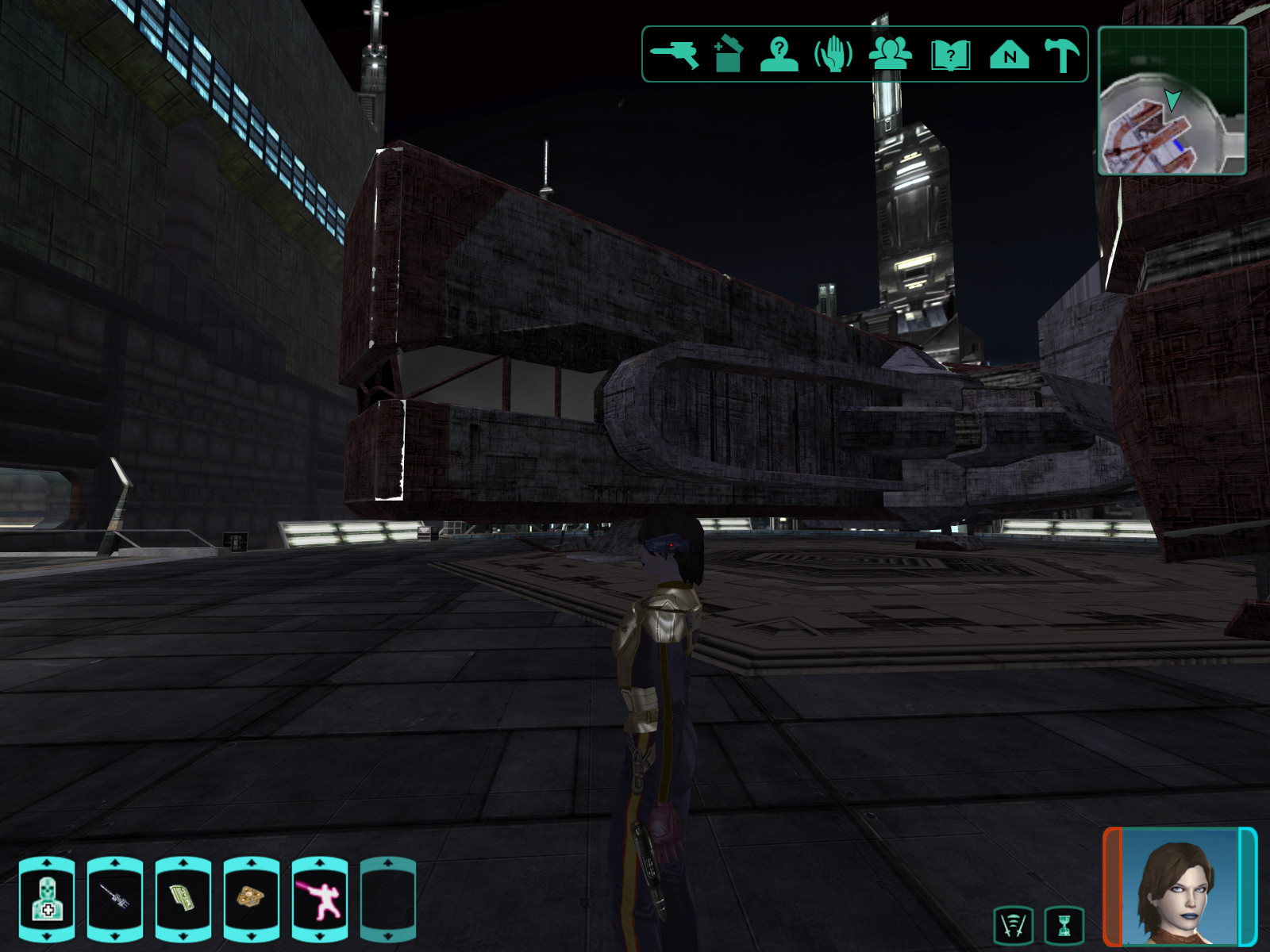Select the silver weapon item action slot
The image size is (1270, 952).
(x=115, y=900)
